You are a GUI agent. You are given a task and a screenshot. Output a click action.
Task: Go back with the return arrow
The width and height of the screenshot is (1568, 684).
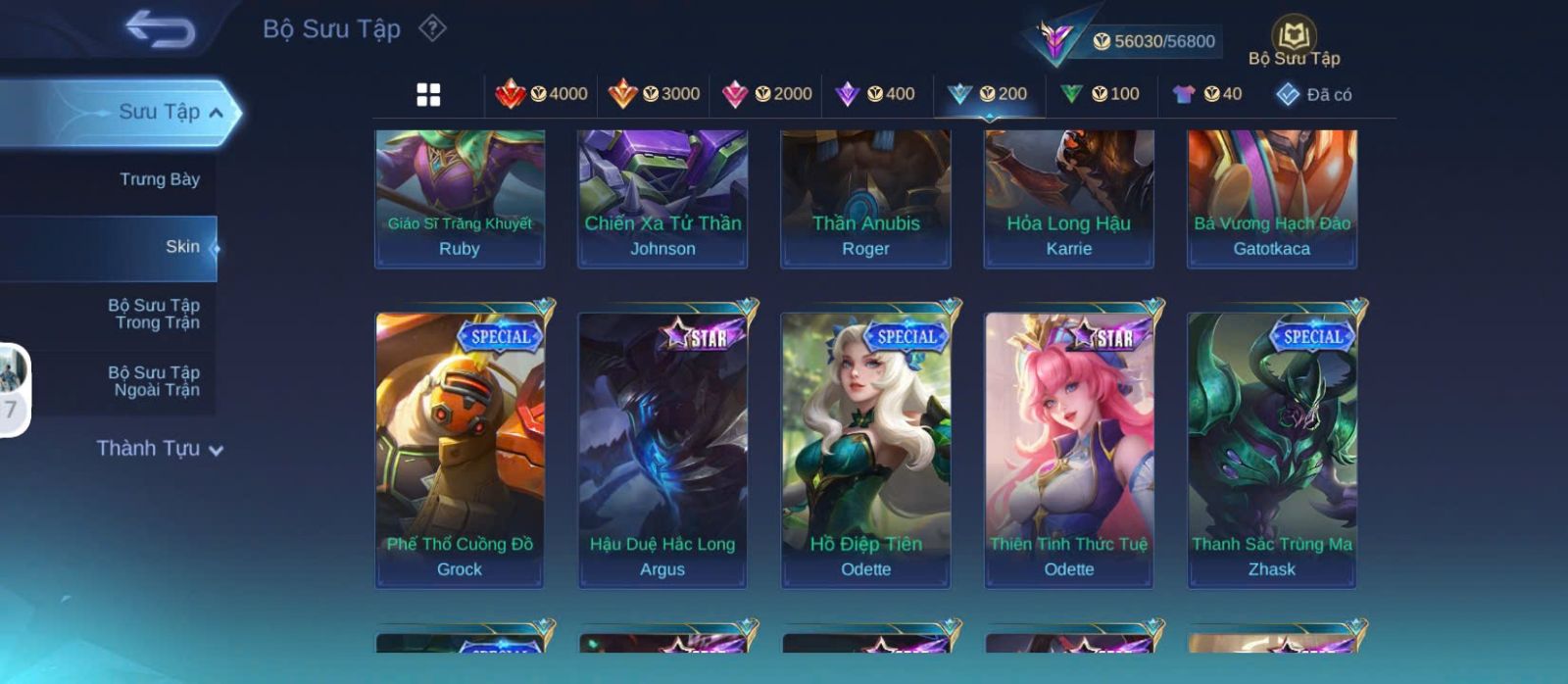160,29
